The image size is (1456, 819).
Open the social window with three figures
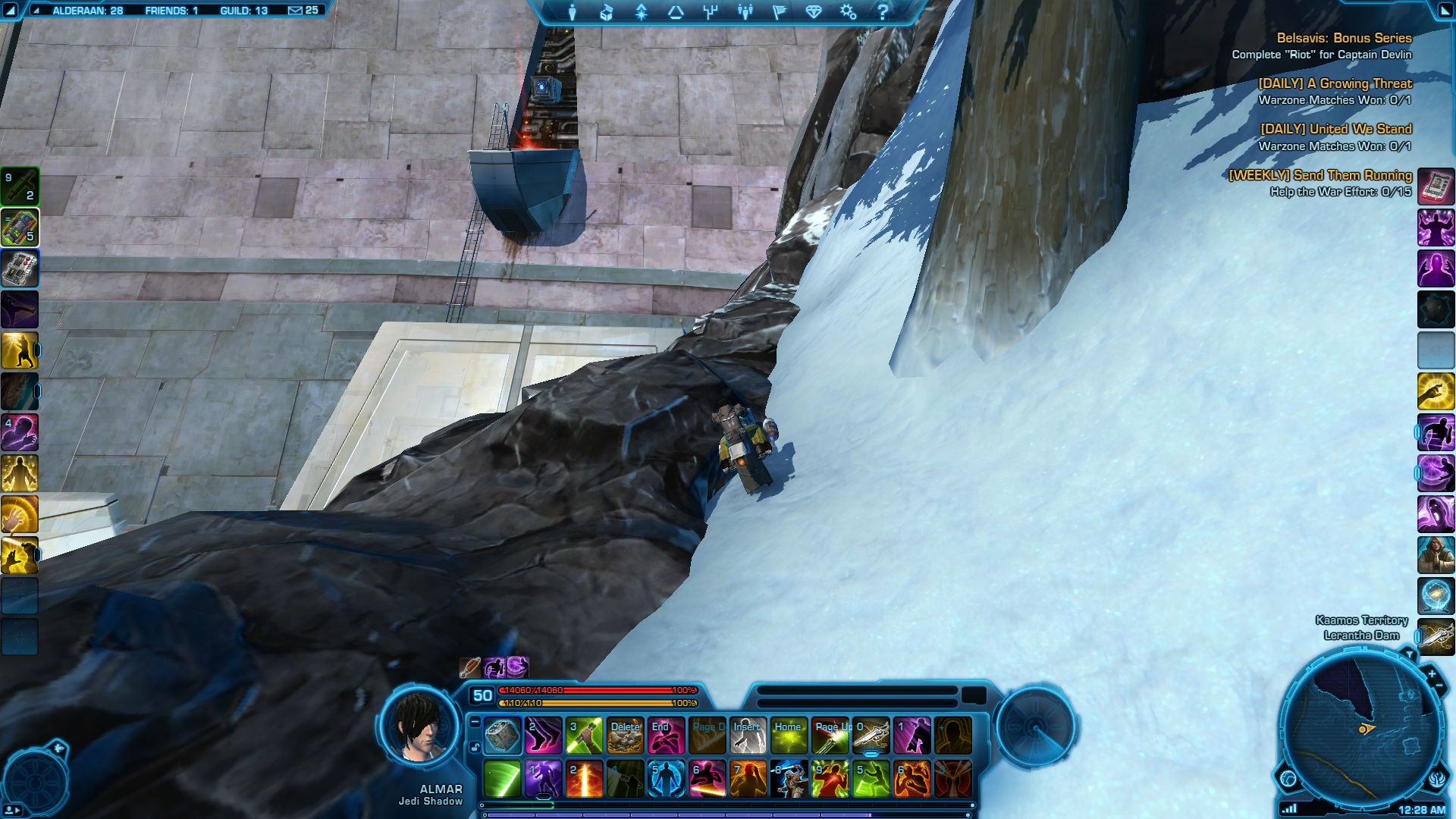click(x=745, y=12)
